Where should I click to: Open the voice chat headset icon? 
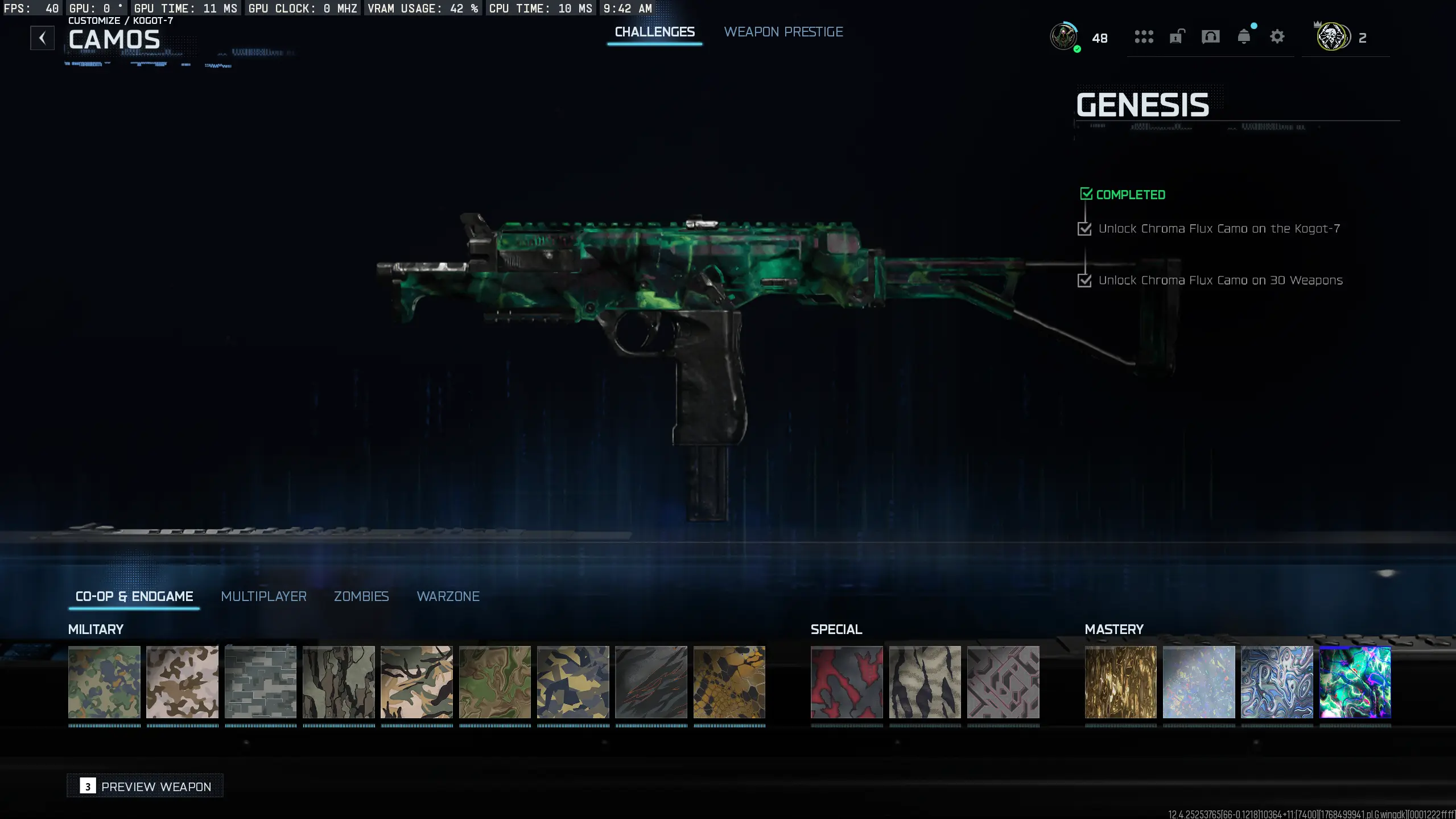click(x=1210, y=38)
